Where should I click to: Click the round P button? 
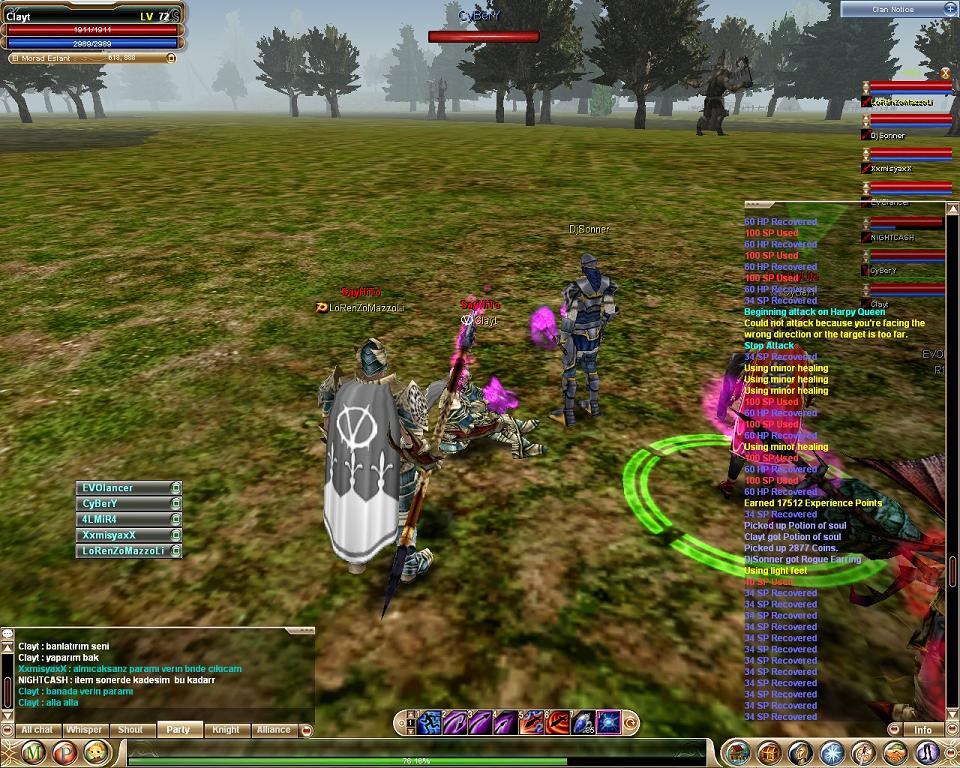pyautogui.click(x=67, y=753)
